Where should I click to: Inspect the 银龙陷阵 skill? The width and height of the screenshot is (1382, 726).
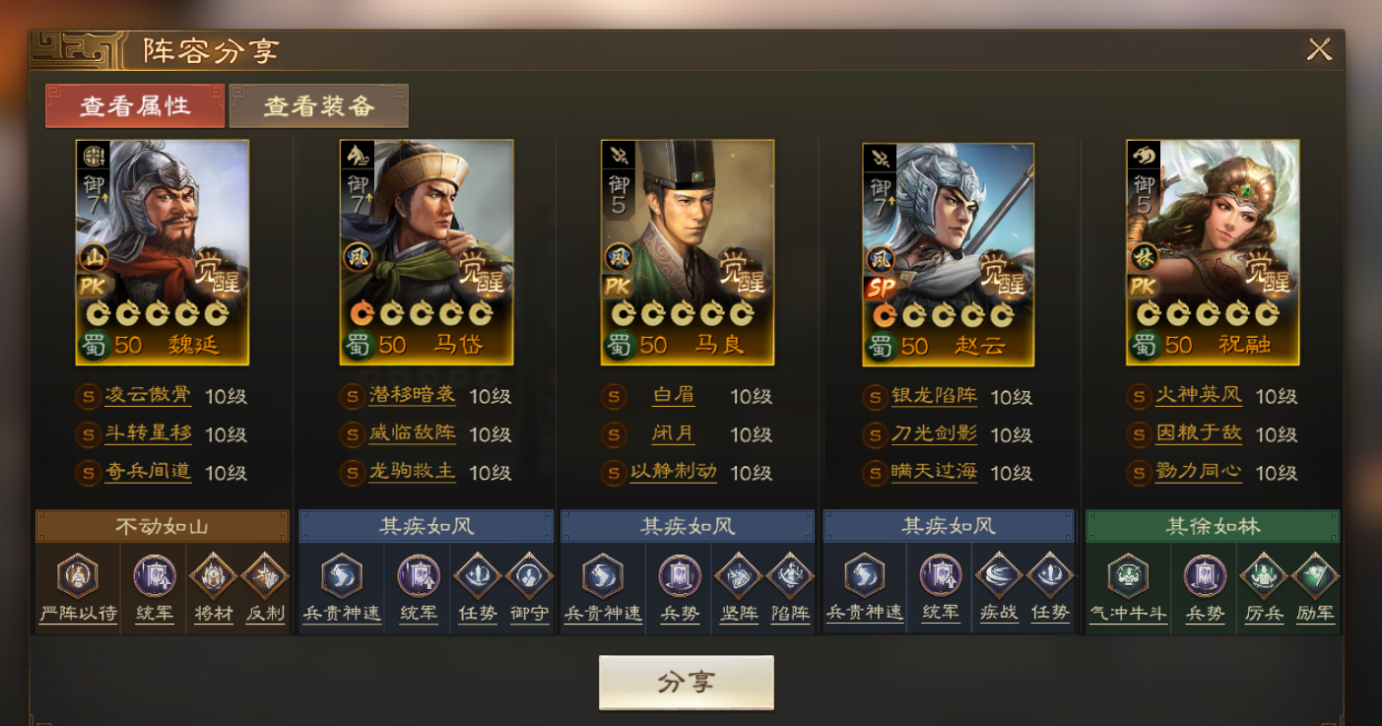(x=934, y=396)
